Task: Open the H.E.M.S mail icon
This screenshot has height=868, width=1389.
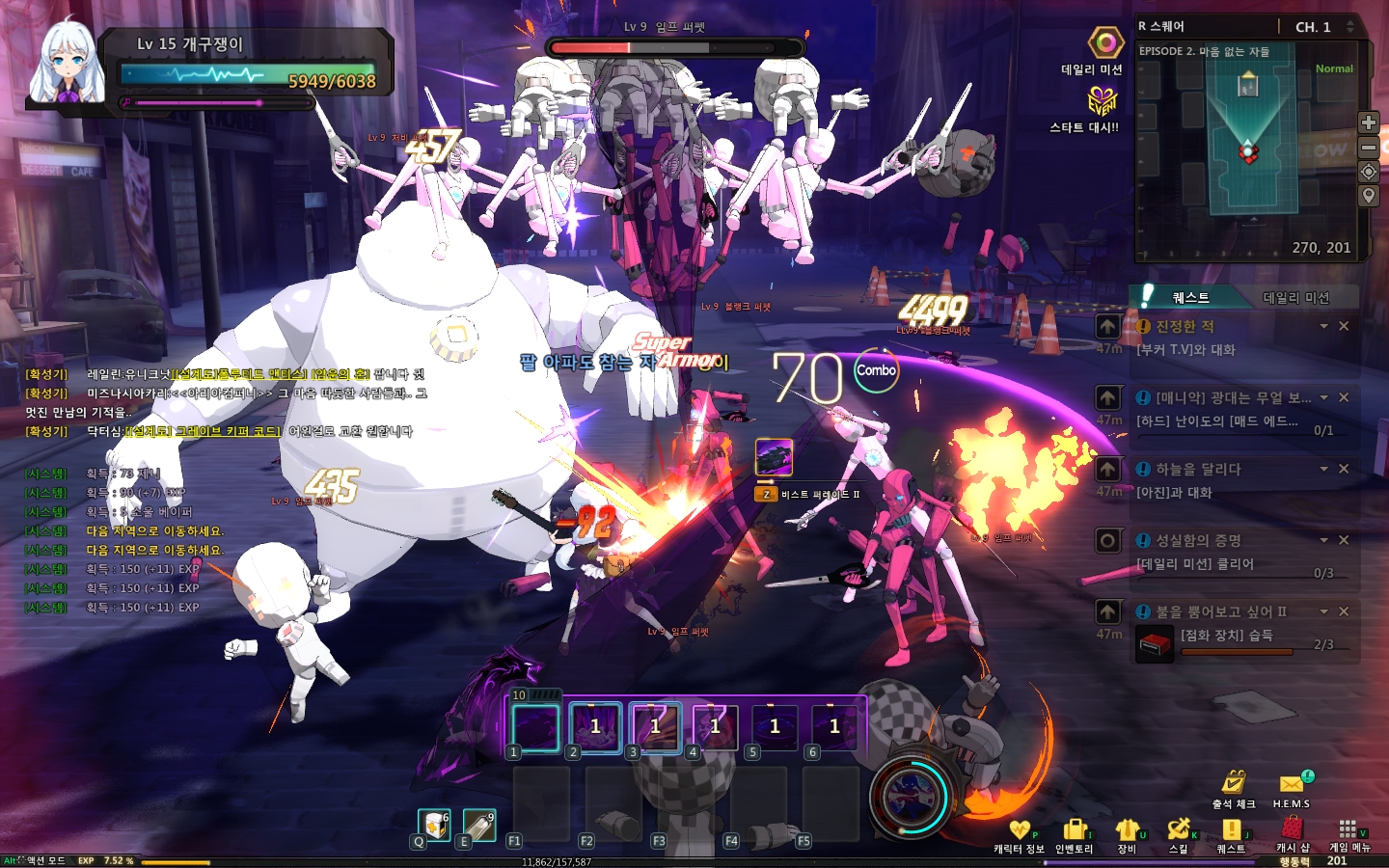Action: pos(1292,787)
